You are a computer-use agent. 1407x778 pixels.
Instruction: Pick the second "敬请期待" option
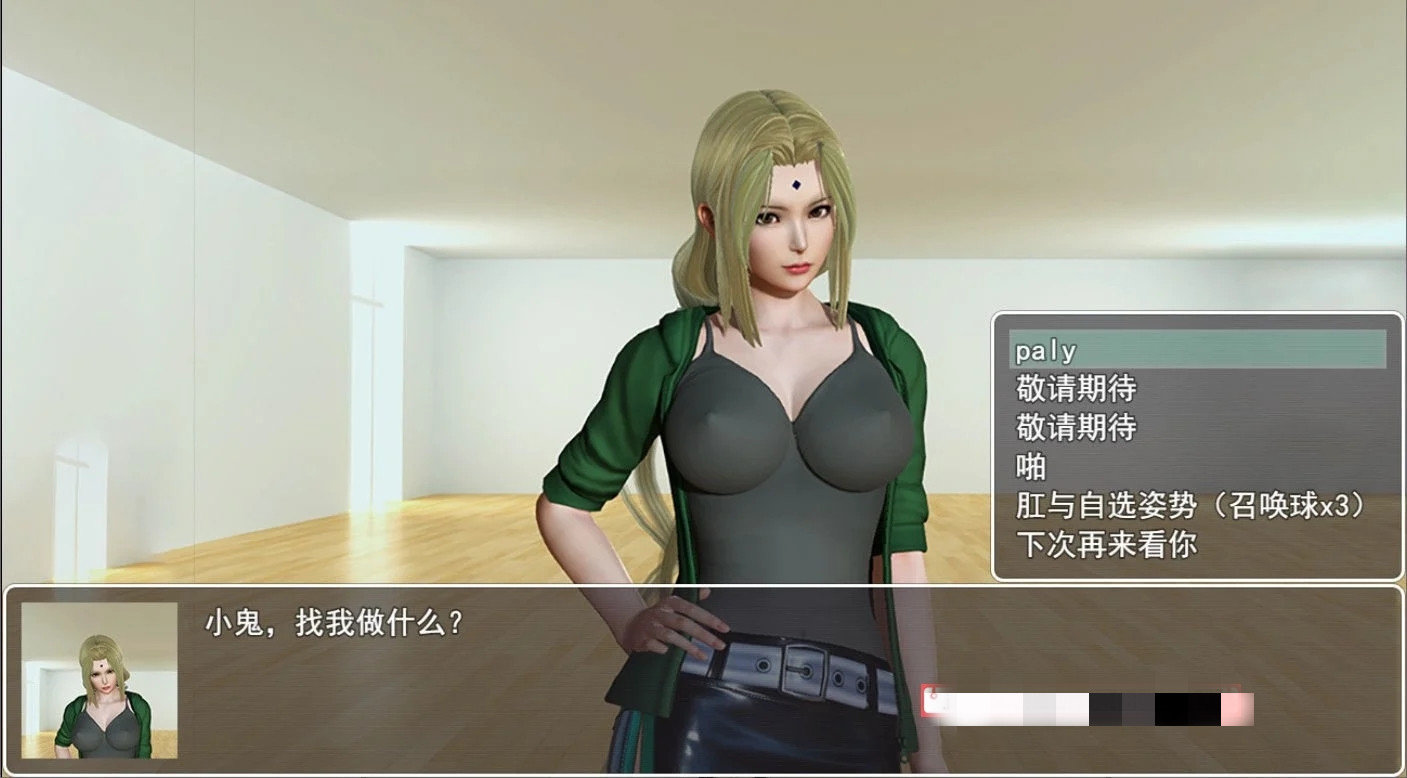pos(1078,426)
